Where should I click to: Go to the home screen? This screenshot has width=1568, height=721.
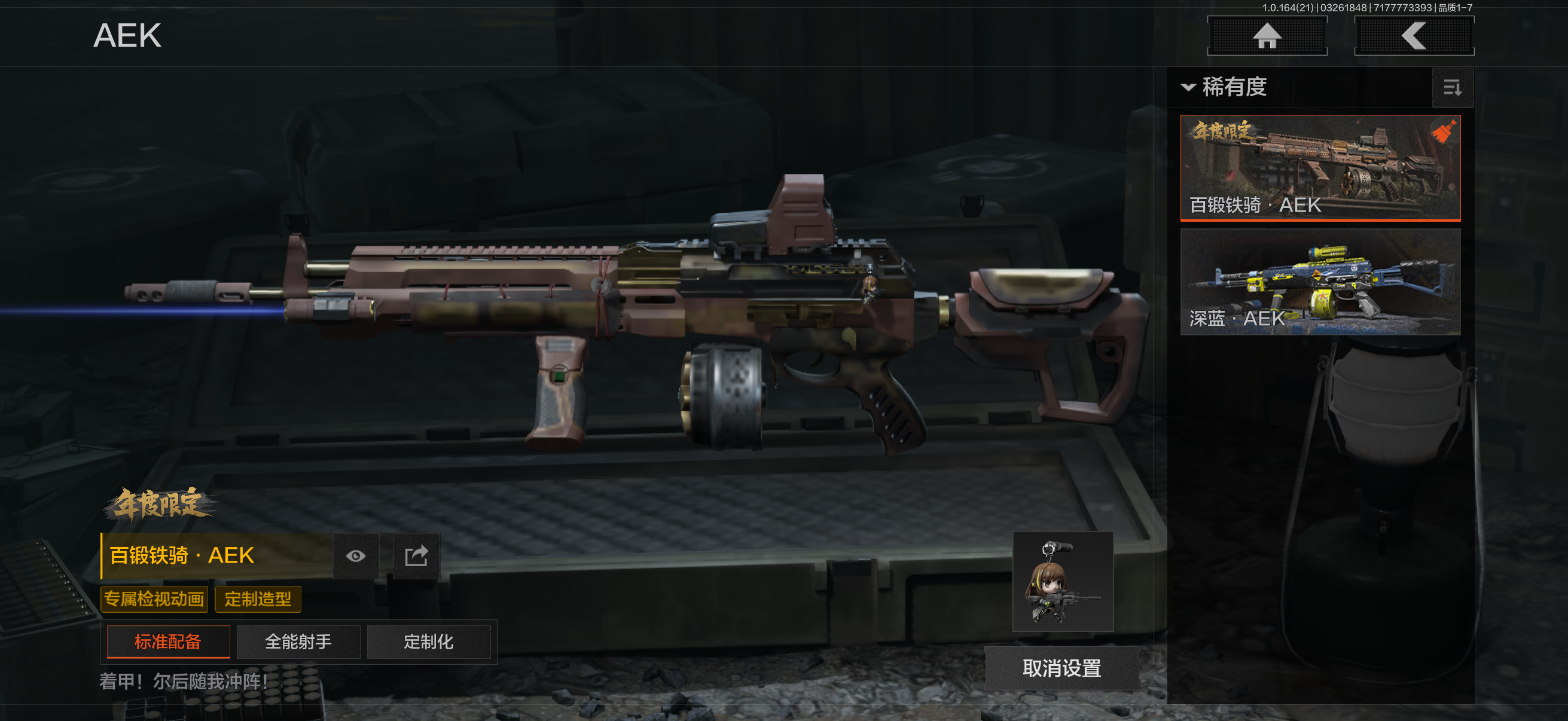1267,36
